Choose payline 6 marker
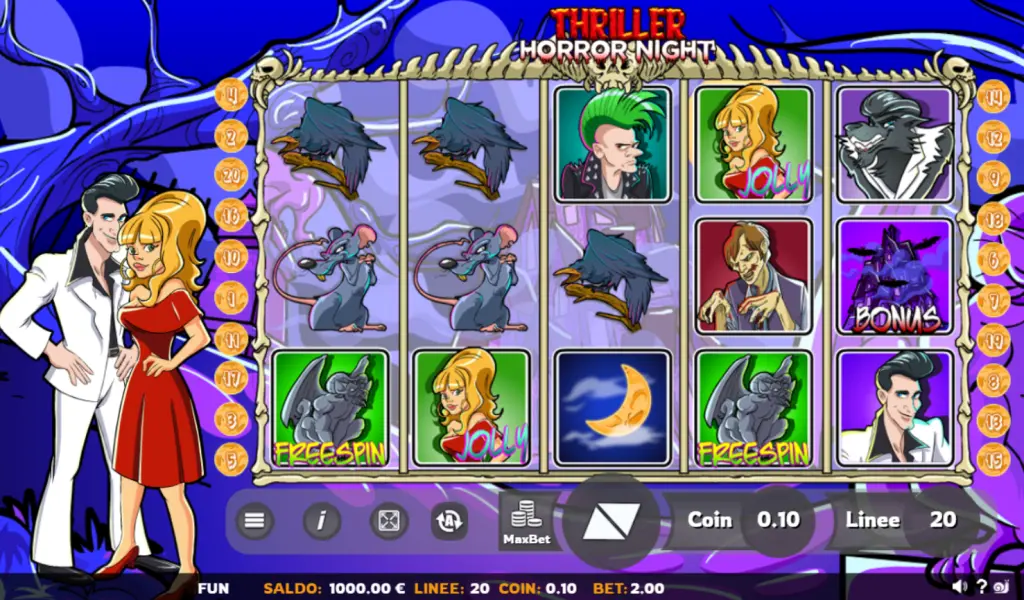Viewport: 1024px width, 600px height. (x=993, y=258)
